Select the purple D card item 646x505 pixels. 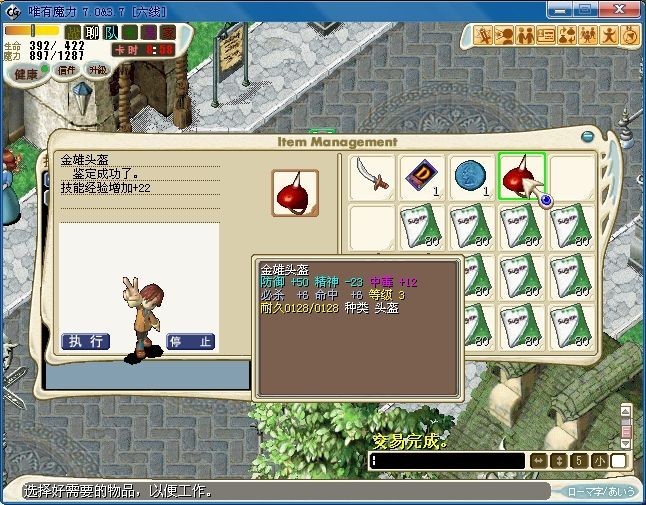pyautogui.click(x=423, y=178)
